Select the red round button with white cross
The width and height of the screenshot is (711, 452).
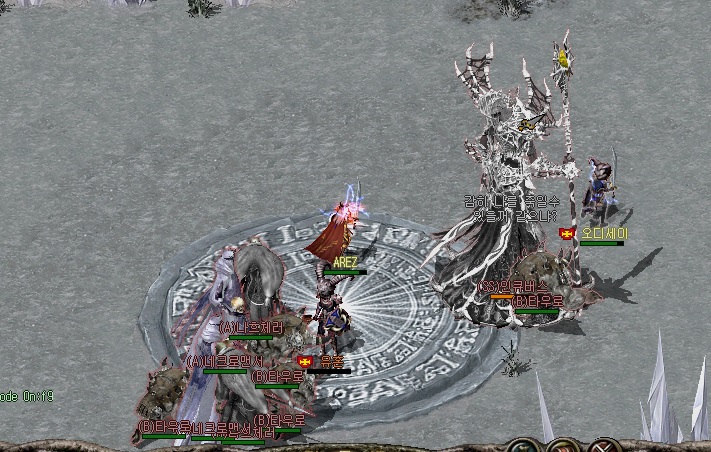pyautogui.click(x=605, y=446)
